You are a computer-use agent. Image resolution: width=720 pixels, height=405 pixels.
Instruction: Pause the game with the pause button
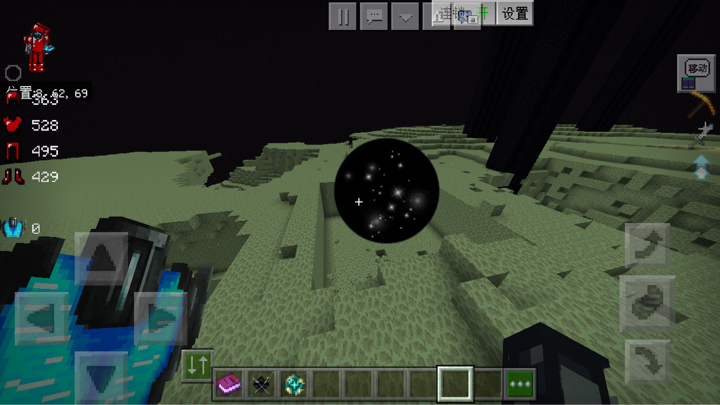344,16
